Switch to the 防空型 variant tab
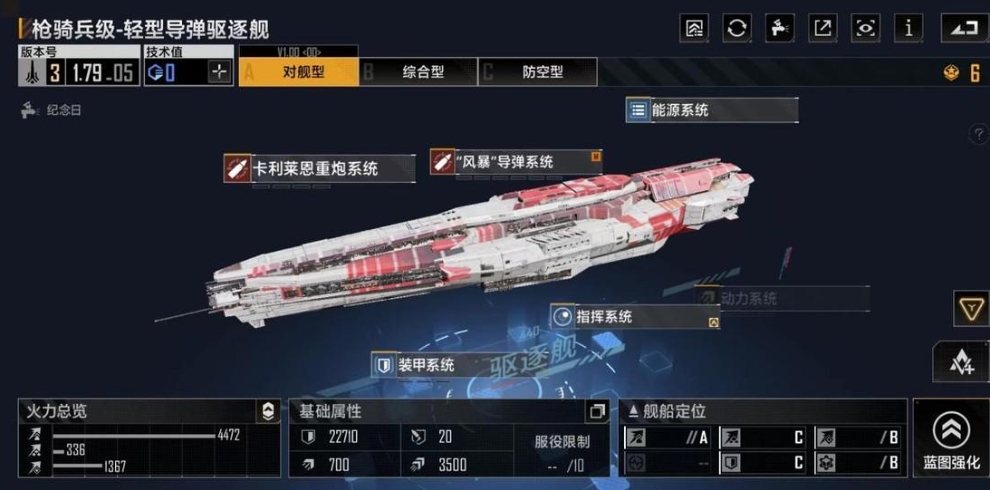The height and width of the screenshot is (490, 990). pyautogui.click(x=539, y=72)
